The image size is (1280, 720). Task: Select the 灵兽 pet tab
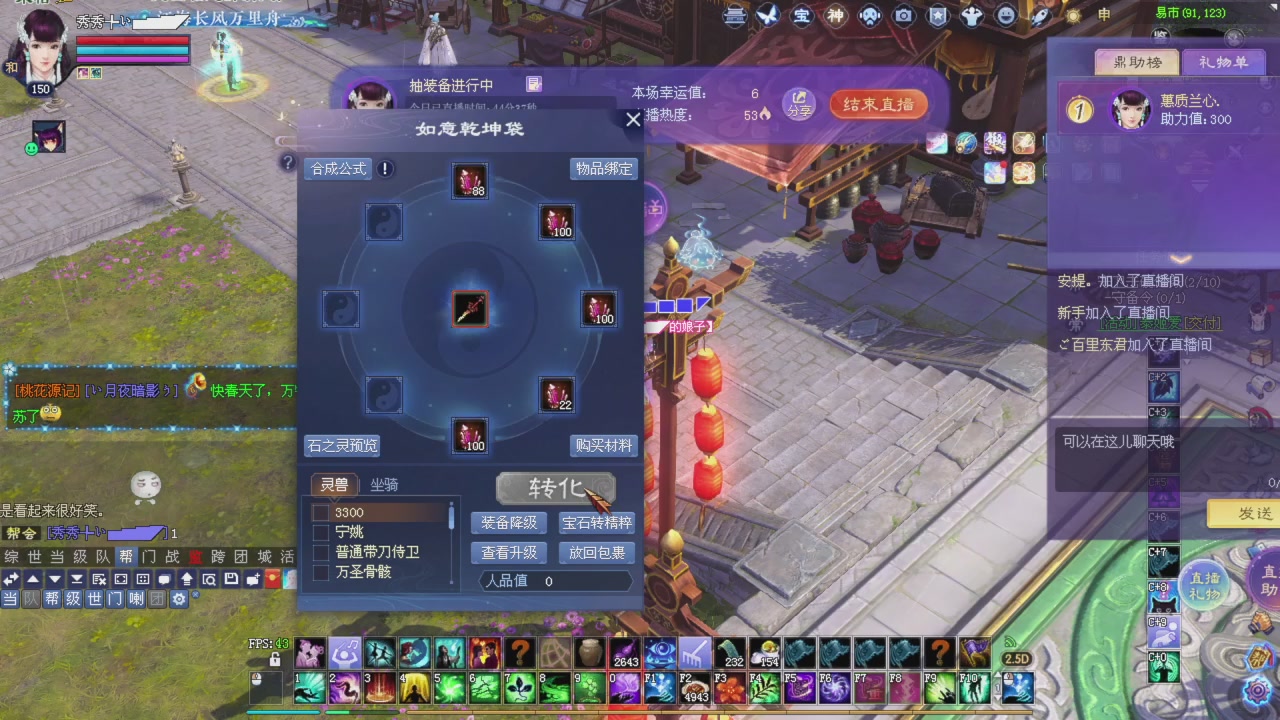[x=335, y=485]
